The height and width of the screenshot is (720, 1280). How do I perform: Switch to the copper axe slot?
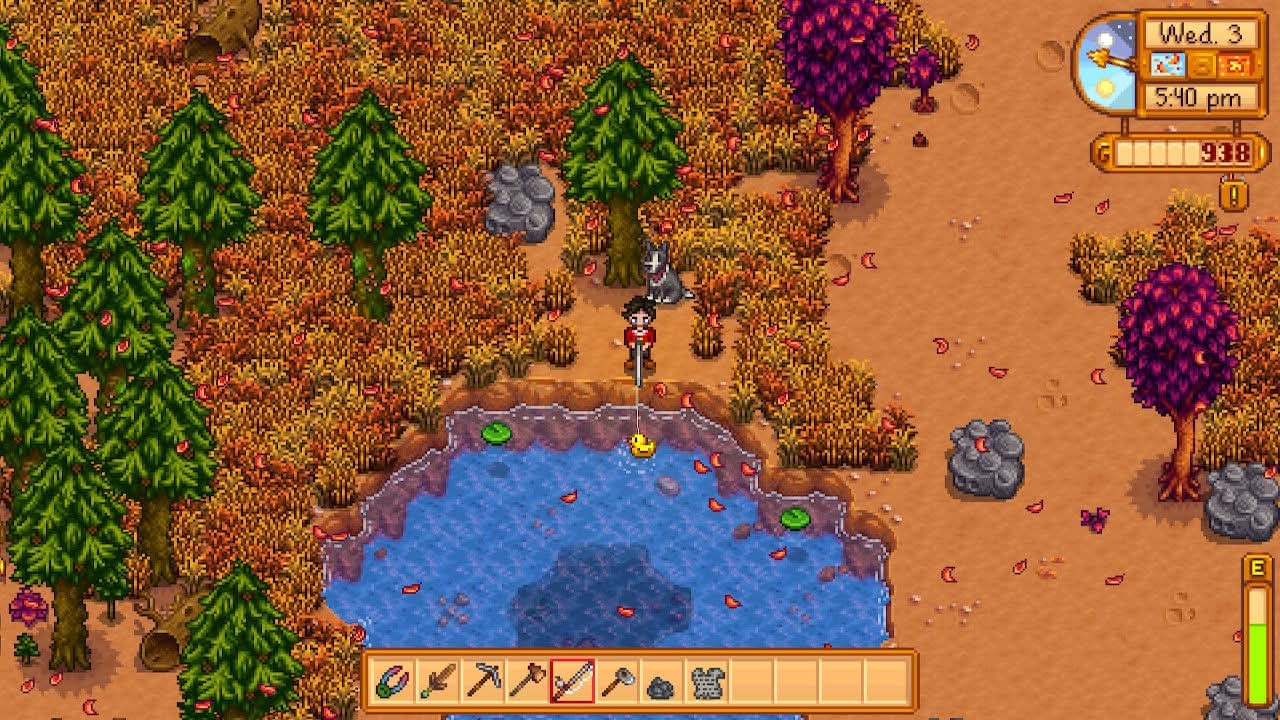pos(527,682)
